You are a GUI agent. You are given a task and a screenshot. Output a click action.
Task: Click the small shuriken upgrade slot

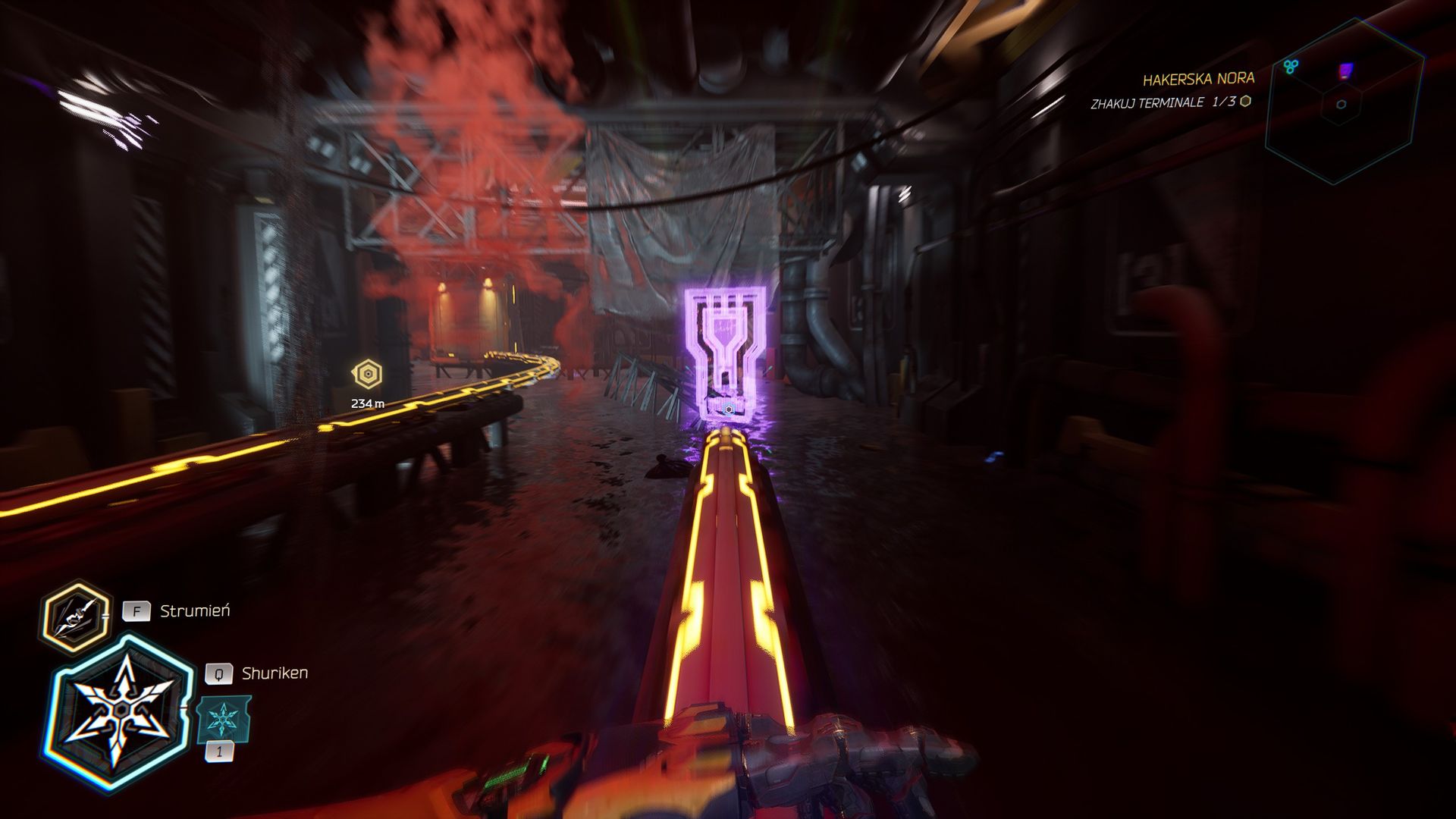223,719
